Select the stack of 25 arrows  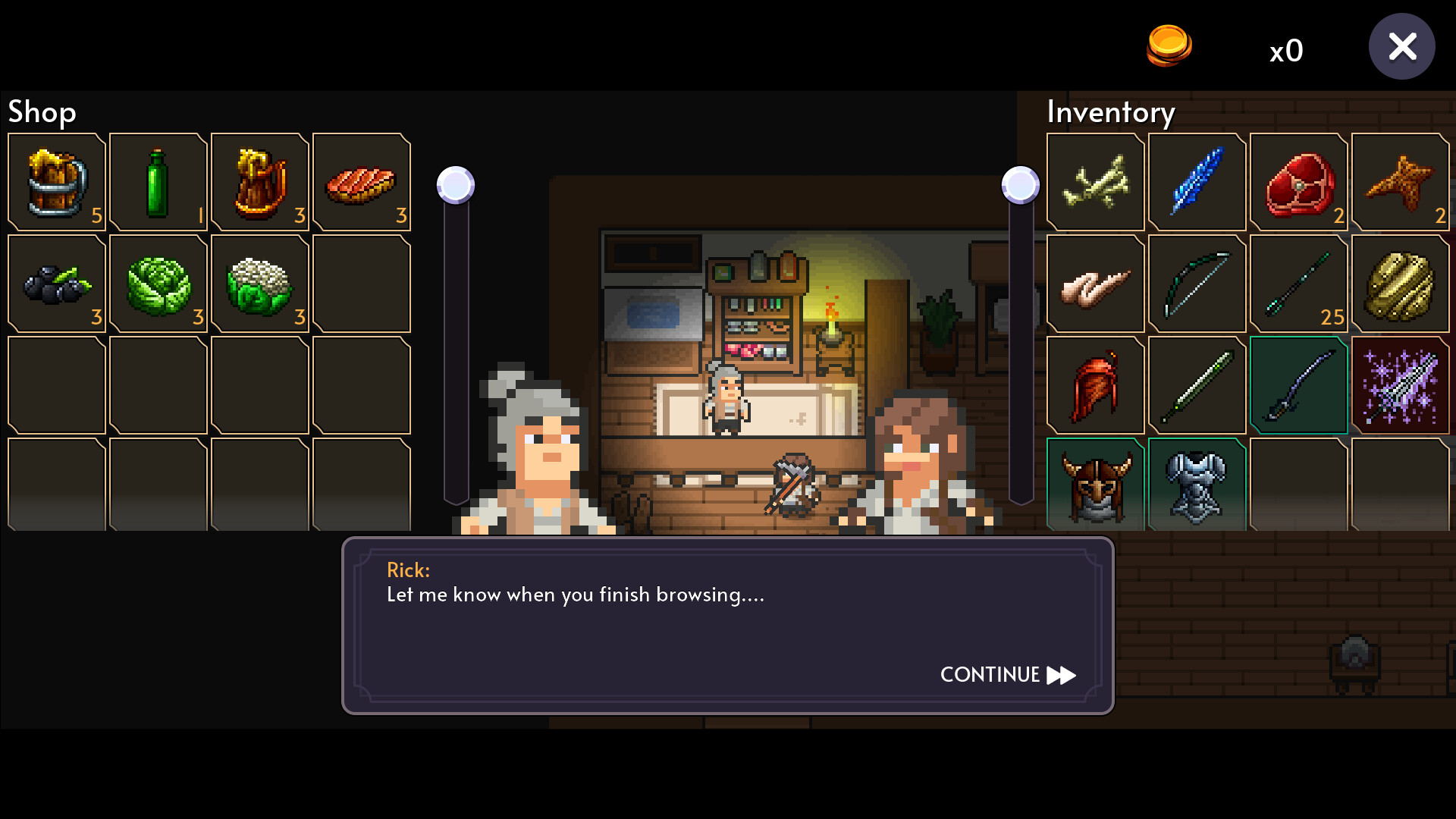pos(1298,284)
